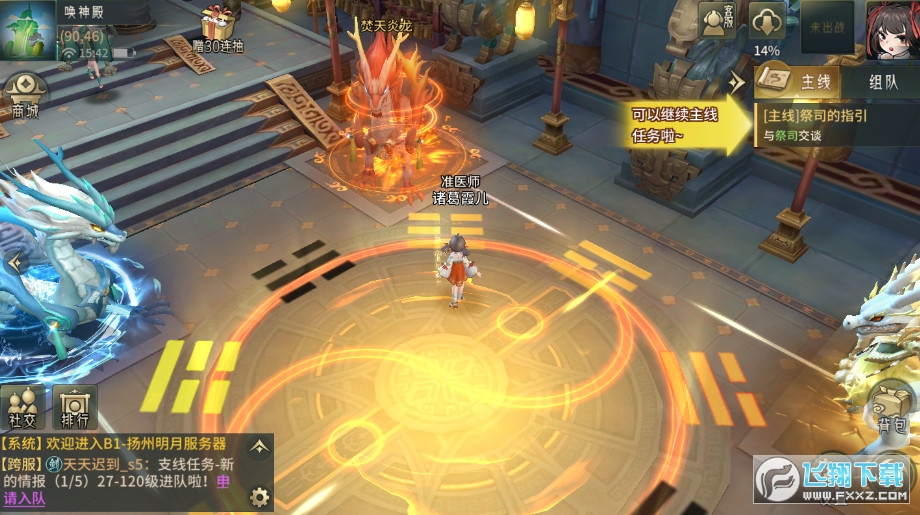The width and height of the screenshot is (920, 515).
Task: Open the 排行 rankings
Action: coord(74,407)
